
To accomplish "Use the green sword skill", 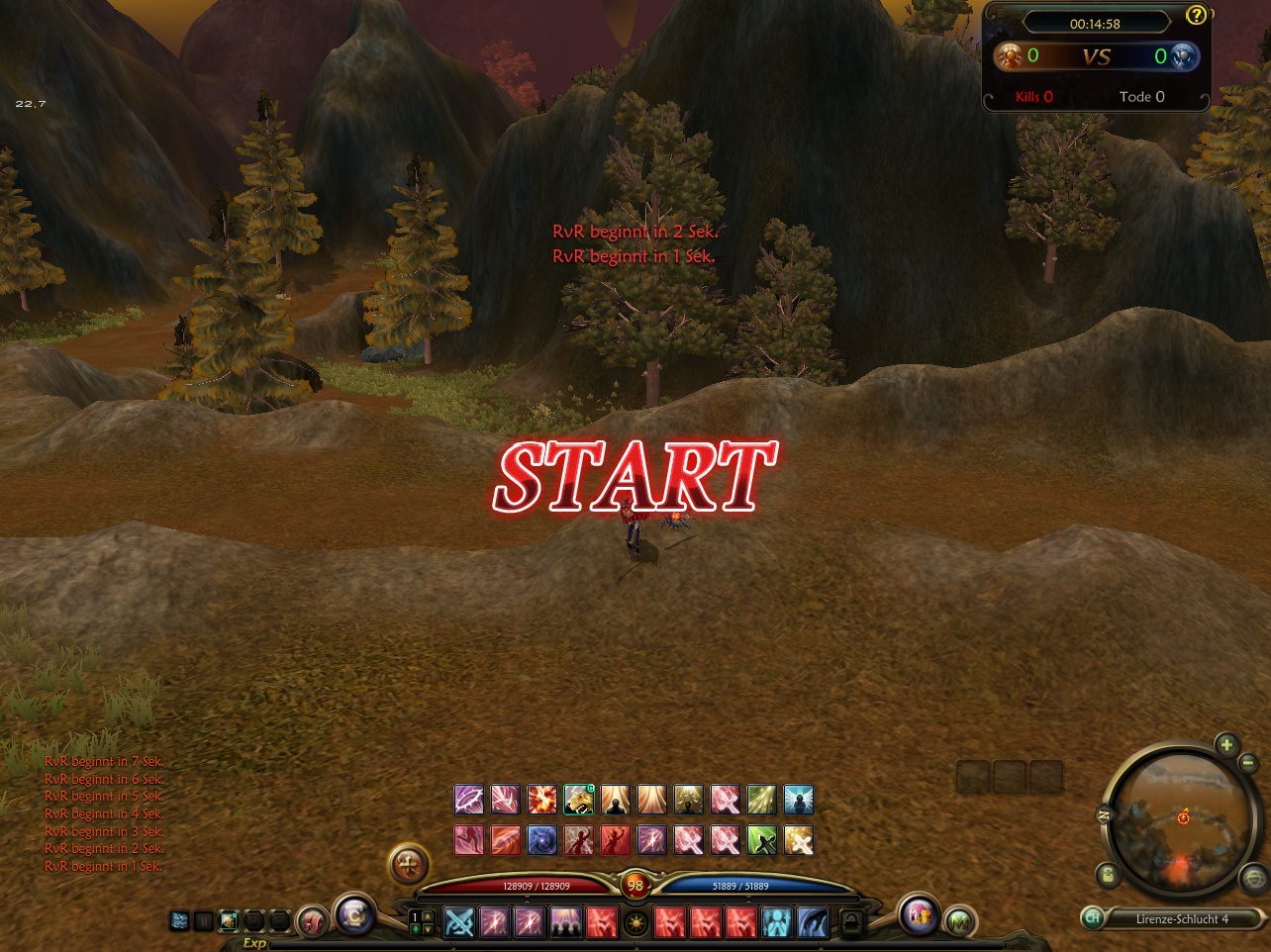I will [x=761, y=840].
